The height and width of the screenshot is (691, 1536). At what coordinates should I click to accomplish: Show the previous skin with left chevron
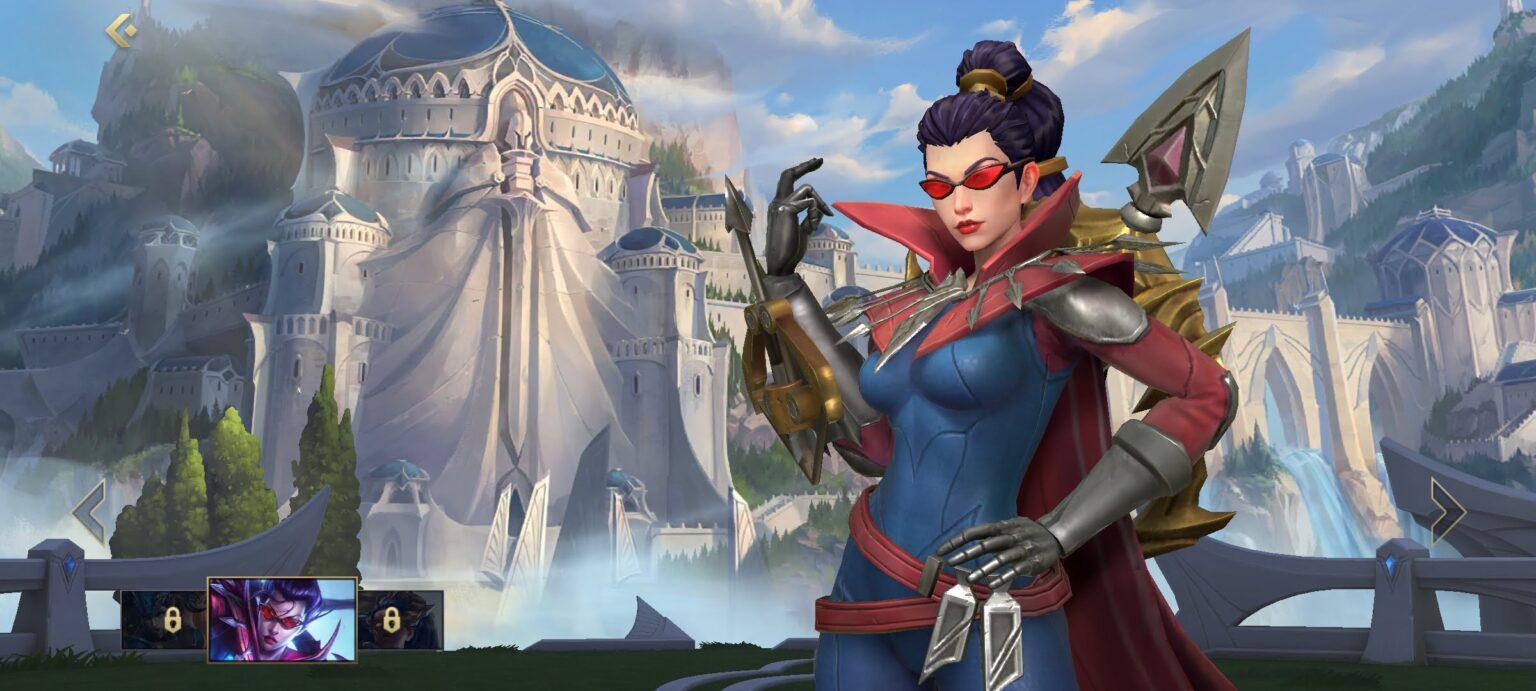90,511
